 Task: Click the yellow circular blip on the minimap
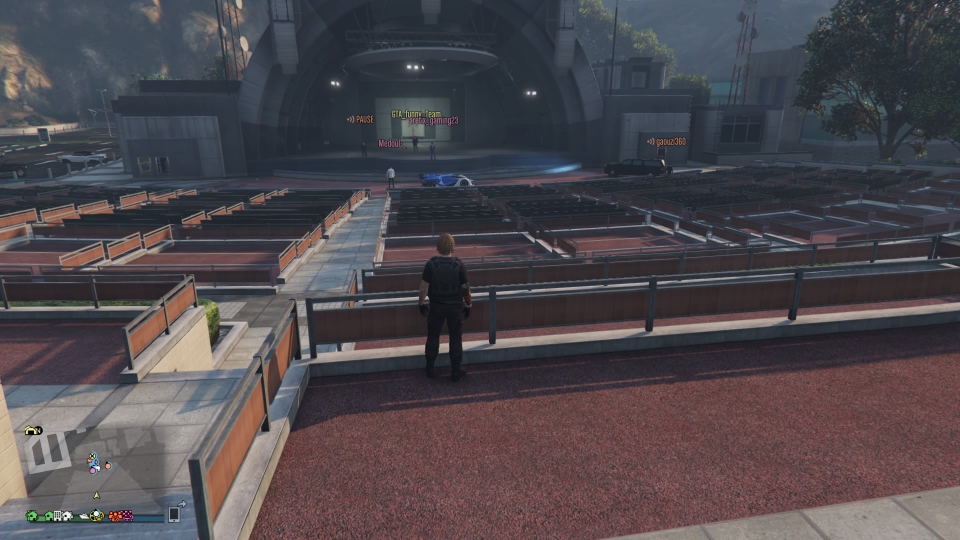pos(97,516)
